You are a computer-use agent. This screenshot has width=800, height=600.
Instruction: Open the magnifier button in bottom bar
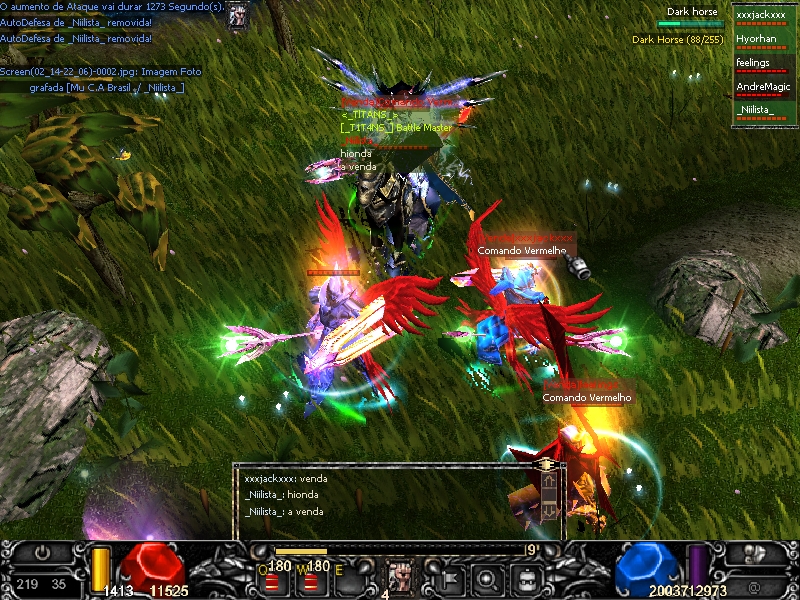tap(487, 578)
